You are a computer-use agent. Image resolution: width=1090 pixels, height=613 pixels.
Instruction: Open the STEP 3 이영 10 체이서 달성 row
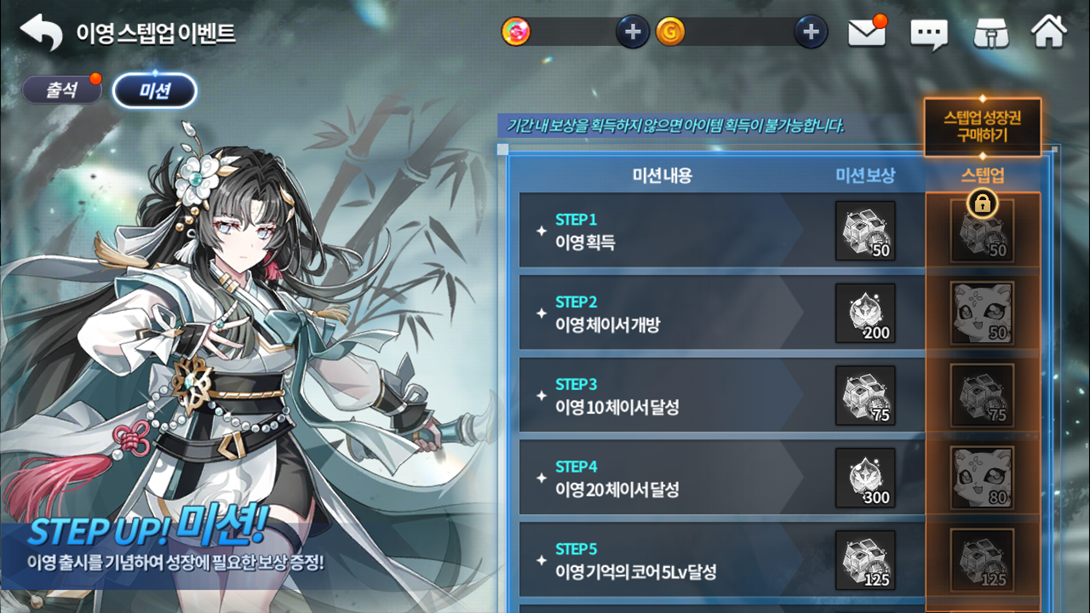[x=660, y=396]
